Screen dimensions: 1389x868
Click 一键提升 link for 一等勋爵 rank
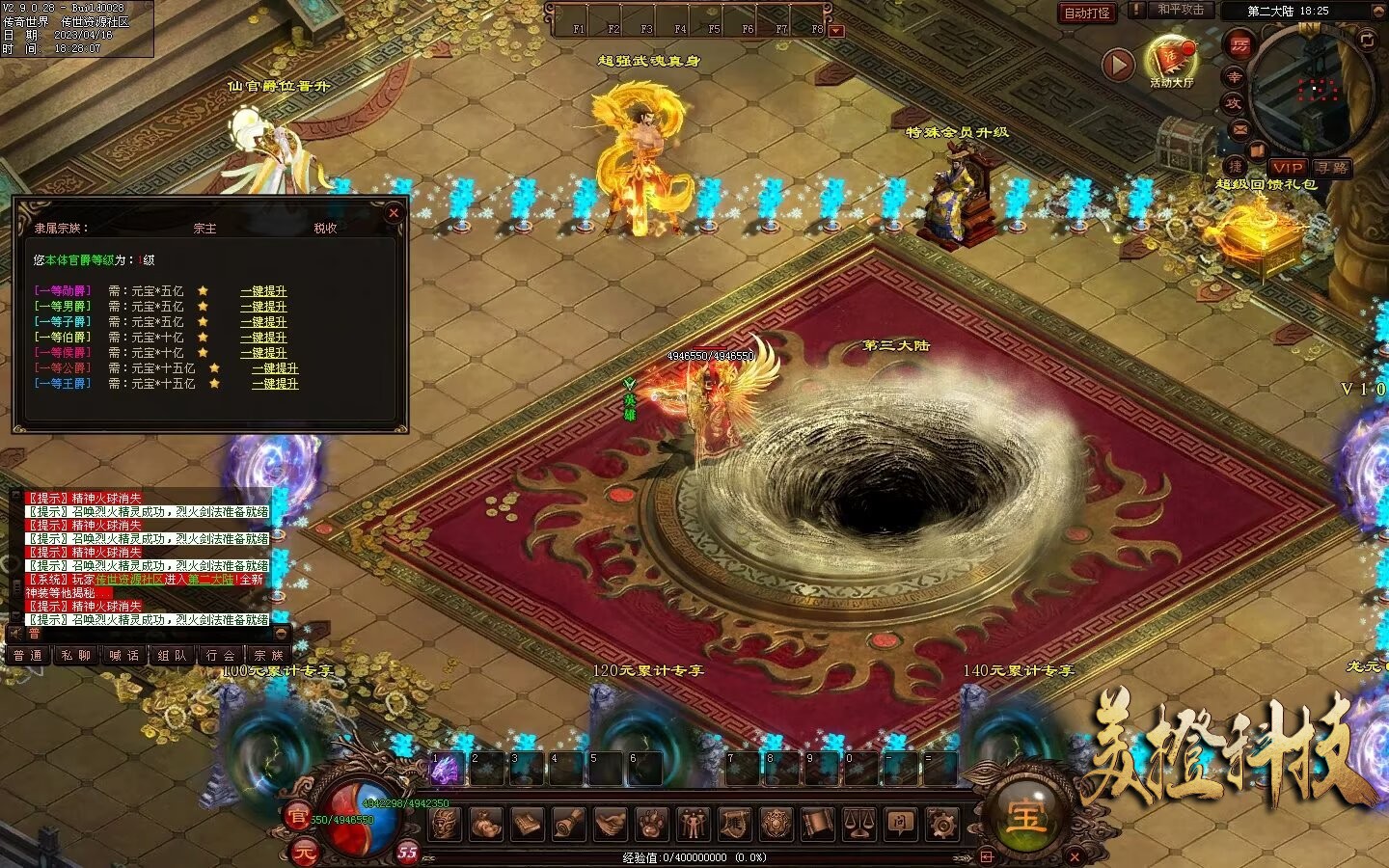pos(263,291)
